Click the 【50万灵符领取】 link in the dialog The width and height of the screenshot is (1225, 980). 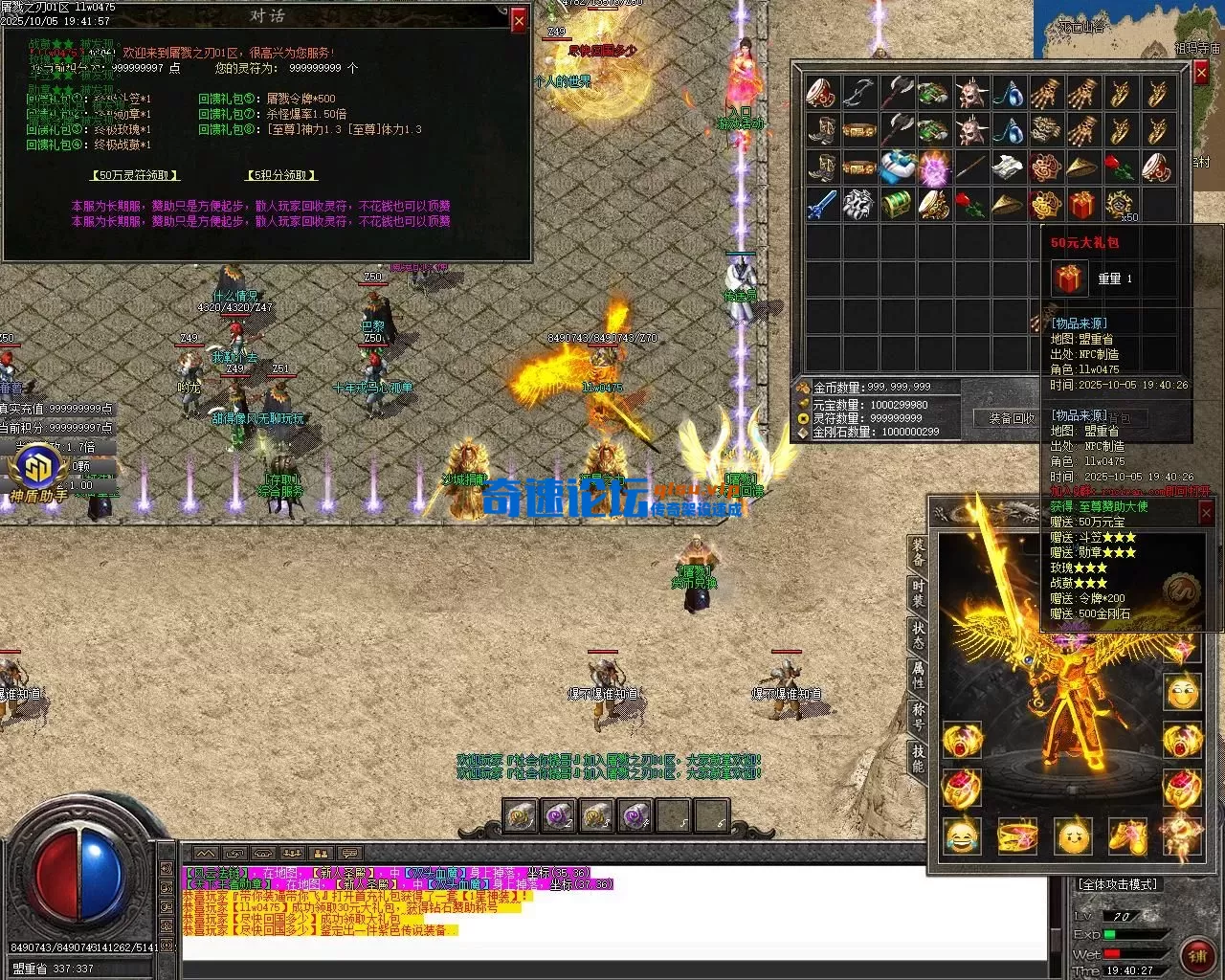pyautogui.click(x=137, y=175)
